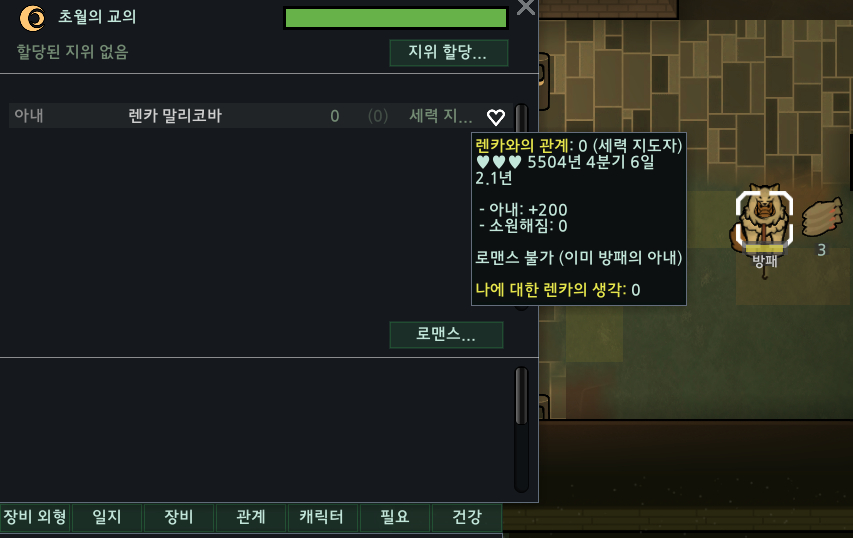The image size is (853, 538).
Task: Close the social panel with the X
Action: coord(525,9)
